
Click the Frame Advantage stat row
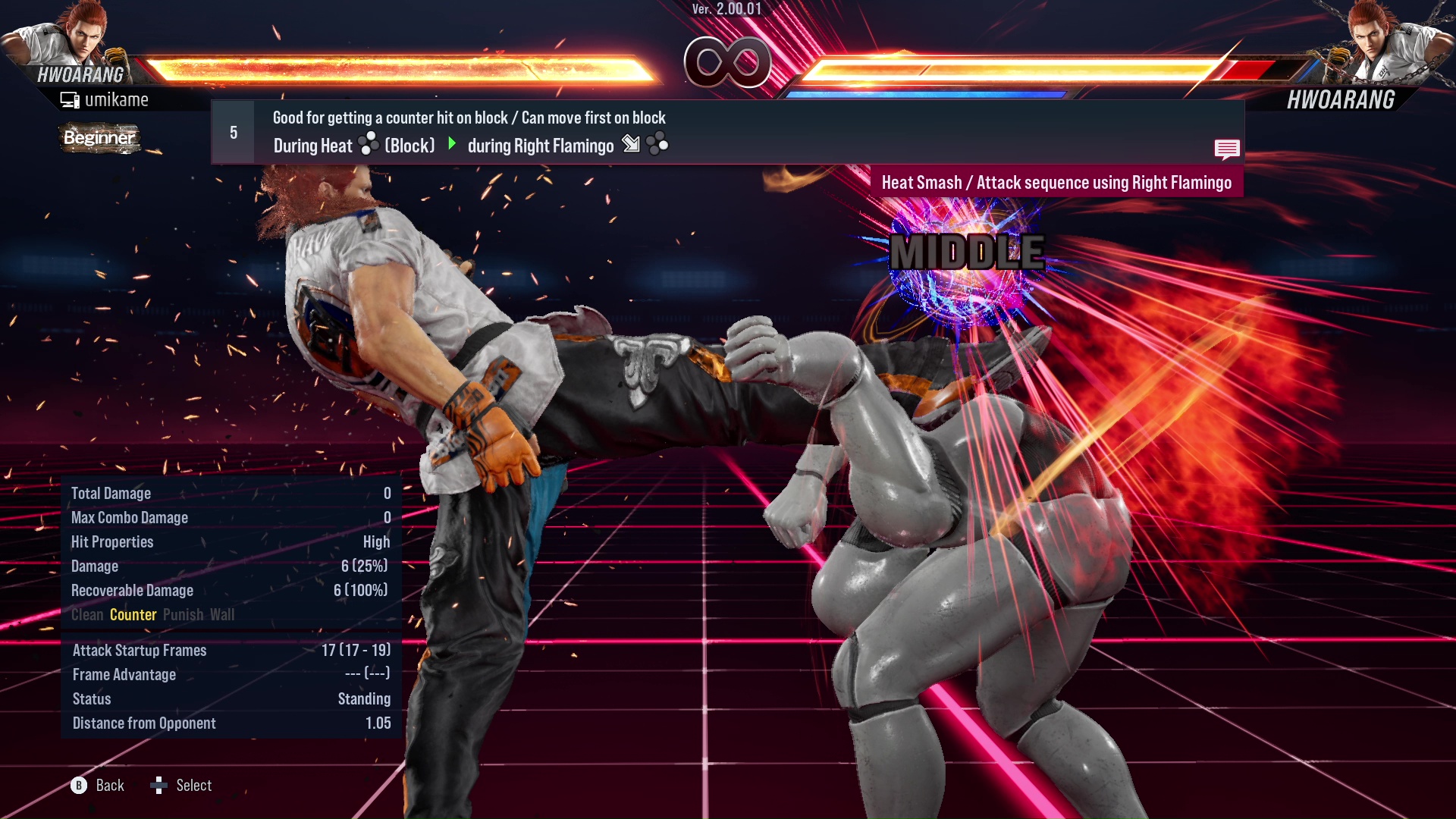124,674
